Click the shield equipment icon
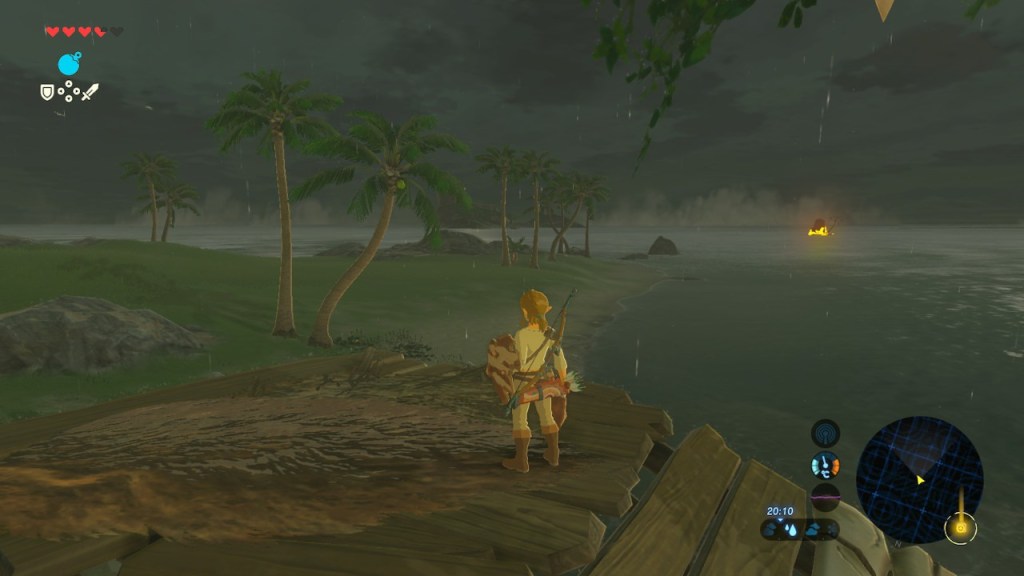The image size is (1024, 576). coord(46,92)
